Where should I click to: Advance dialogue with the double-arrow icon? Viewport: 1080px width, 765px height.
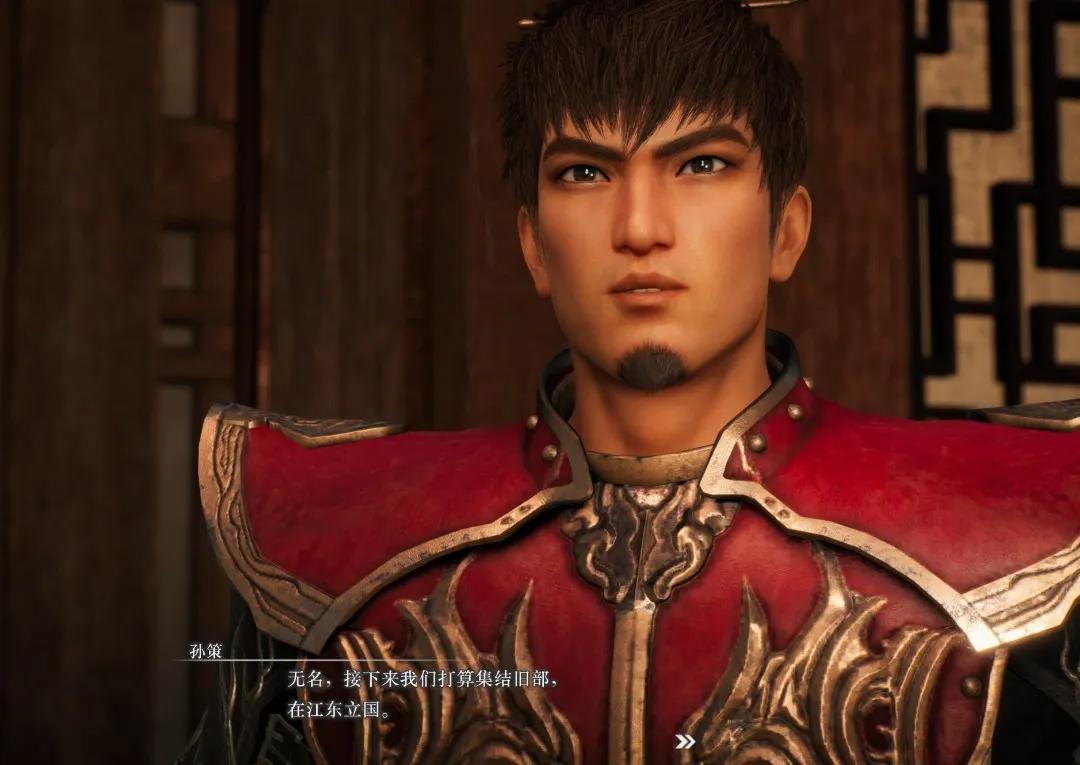click(x=685, y=741)
